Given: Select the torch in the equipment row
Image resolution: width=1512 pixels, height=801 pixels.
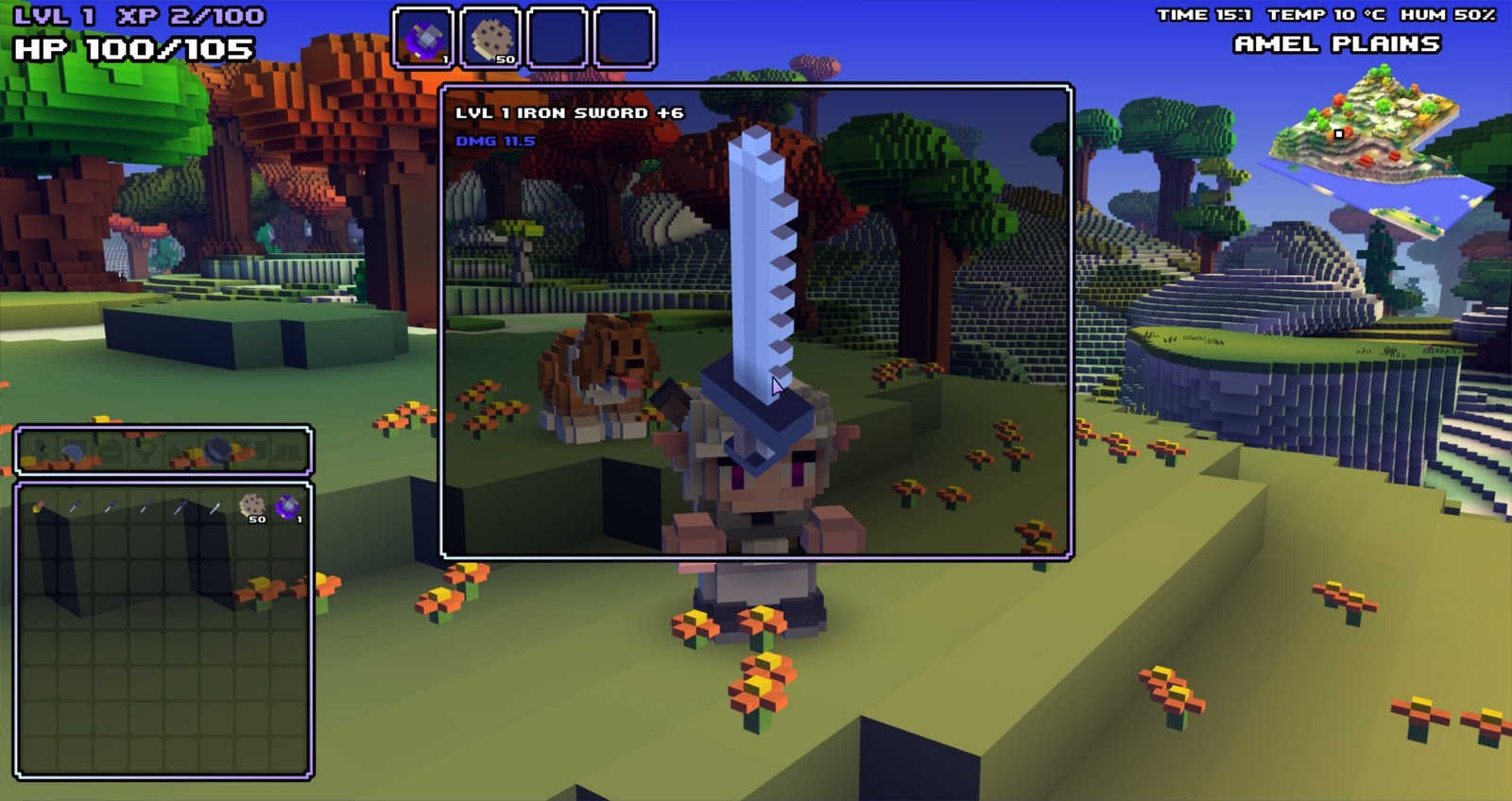Looking at the screenshot, I should 40,452.
